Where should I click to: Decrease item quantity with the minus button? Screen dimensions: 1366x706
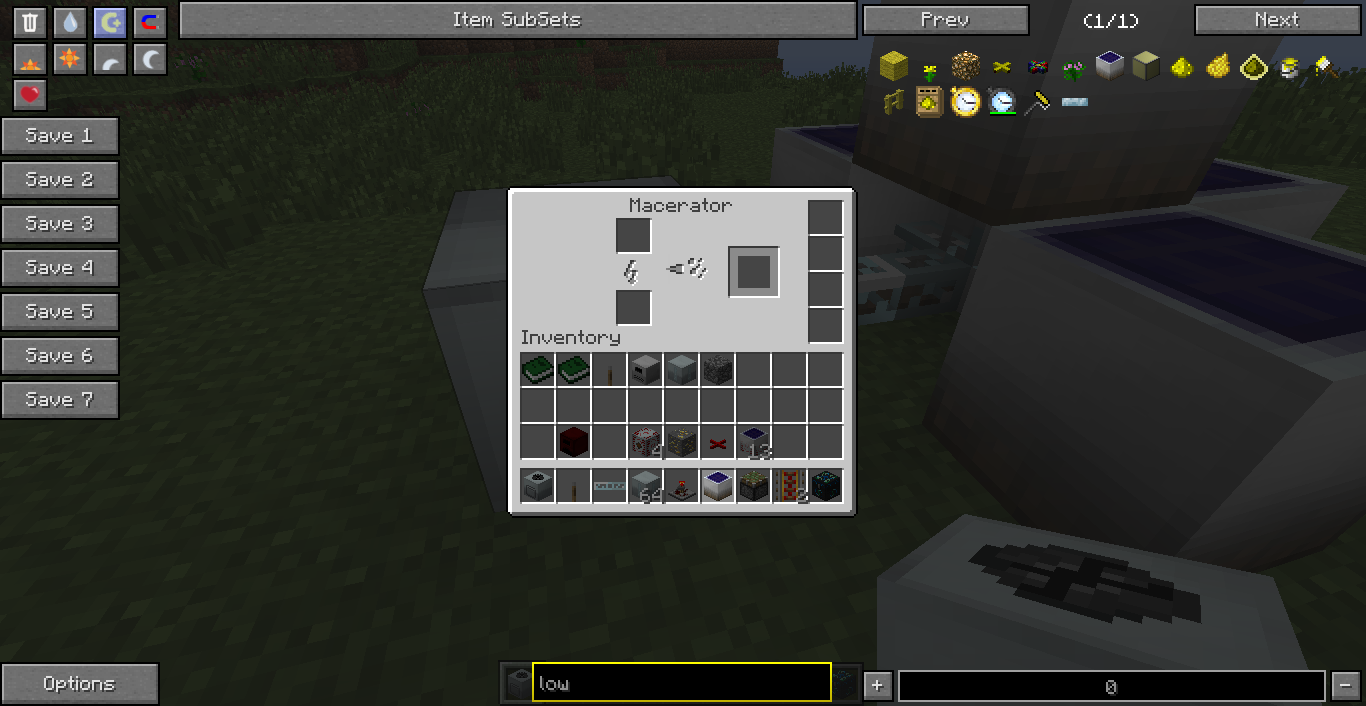pos(1345,685)
